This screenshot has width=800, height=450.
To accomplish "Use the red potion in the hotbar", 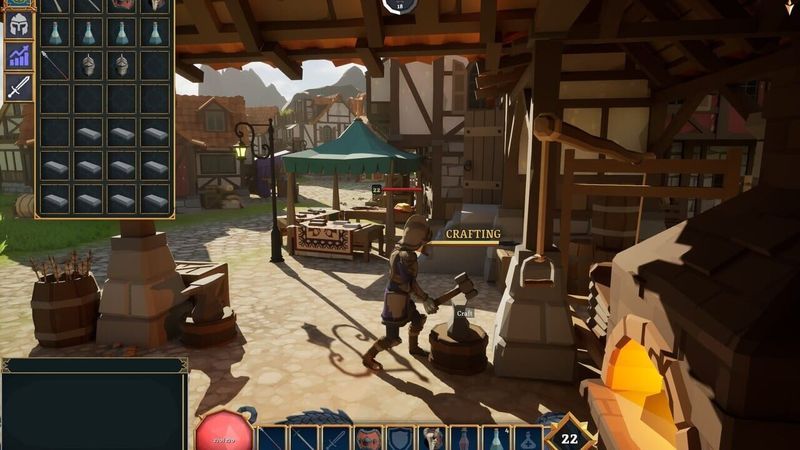I will pyautogui.click(x=464, y=438).
